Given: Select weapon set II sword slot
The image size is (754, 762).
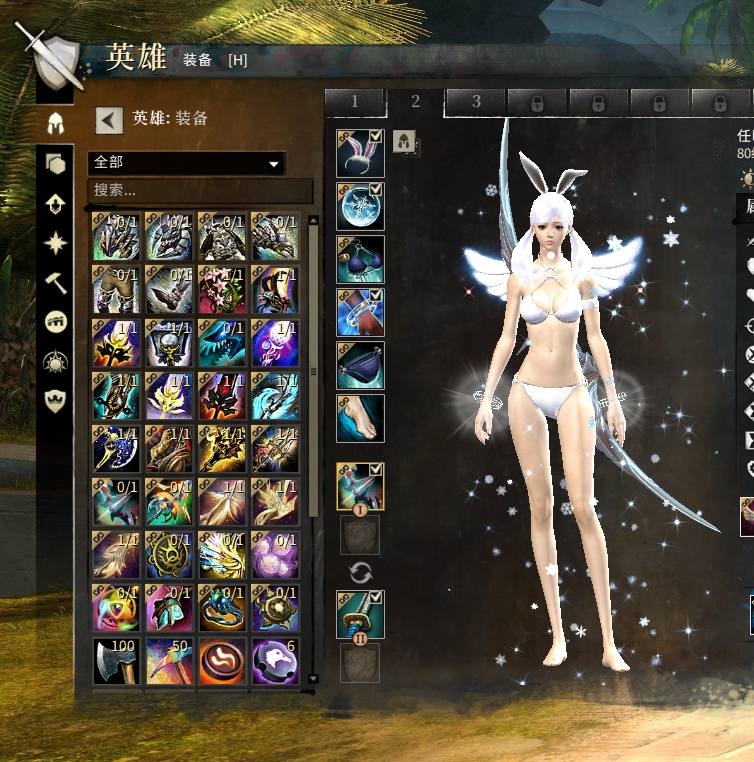Looking at the screenshot, I should (360, 614).
